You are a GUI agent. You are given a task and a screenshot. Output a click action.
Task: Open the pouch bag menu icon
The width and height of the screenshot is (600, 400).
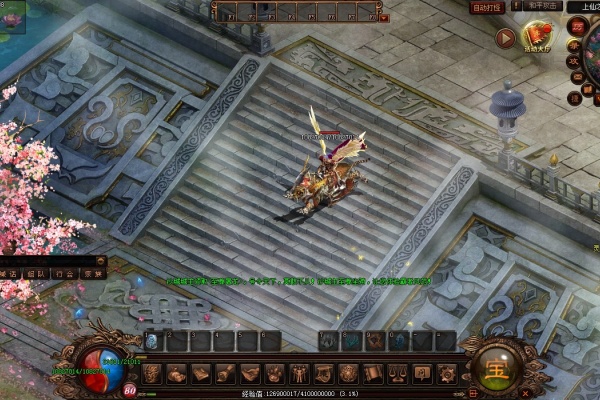(176, 373)
